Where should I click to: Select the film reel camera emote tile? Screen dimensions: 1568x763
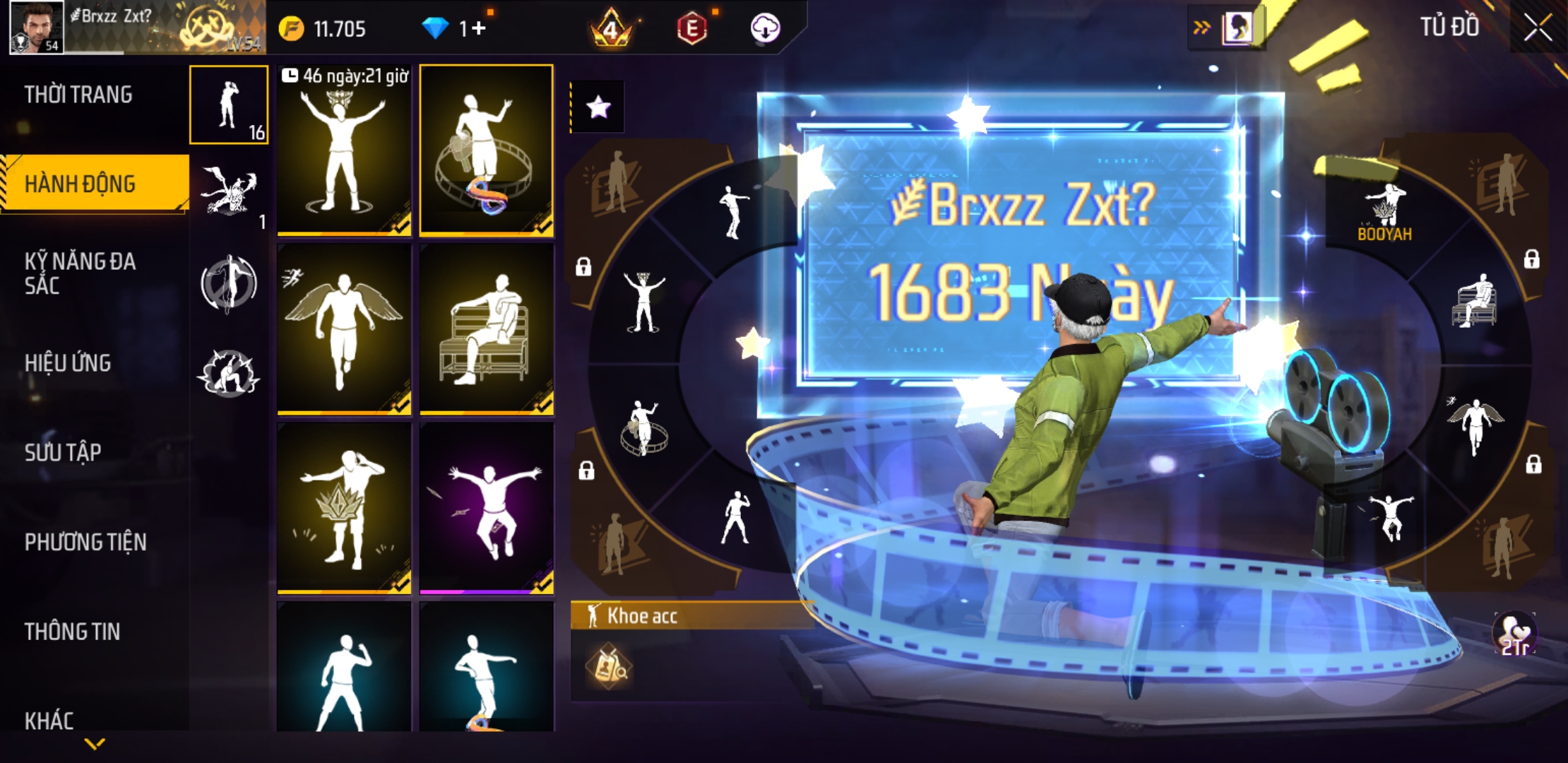point(487,150)
